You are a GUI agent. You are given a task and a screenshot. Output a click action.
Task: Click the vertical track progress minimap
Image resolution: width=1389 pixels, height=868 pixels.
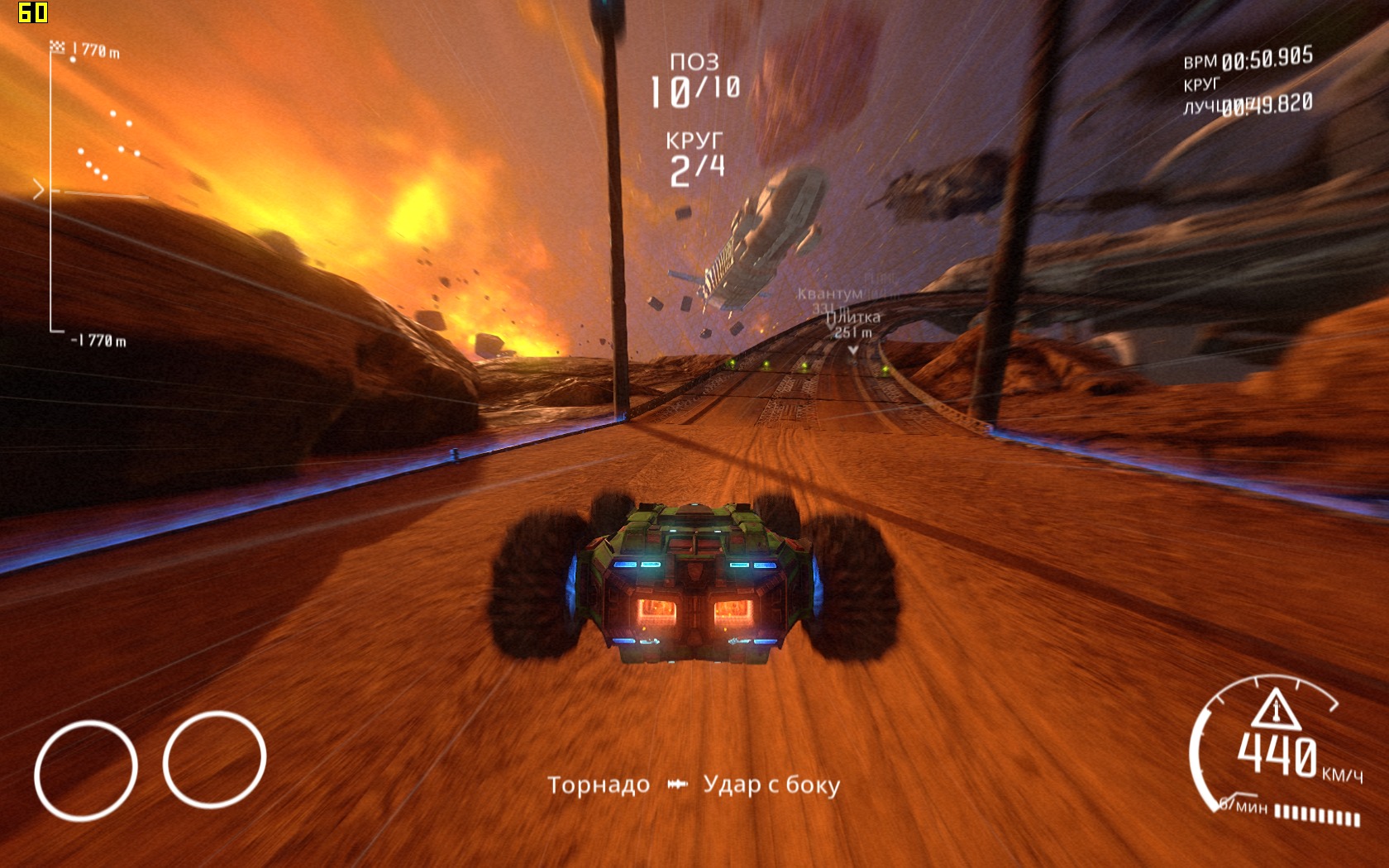point(51,192)
